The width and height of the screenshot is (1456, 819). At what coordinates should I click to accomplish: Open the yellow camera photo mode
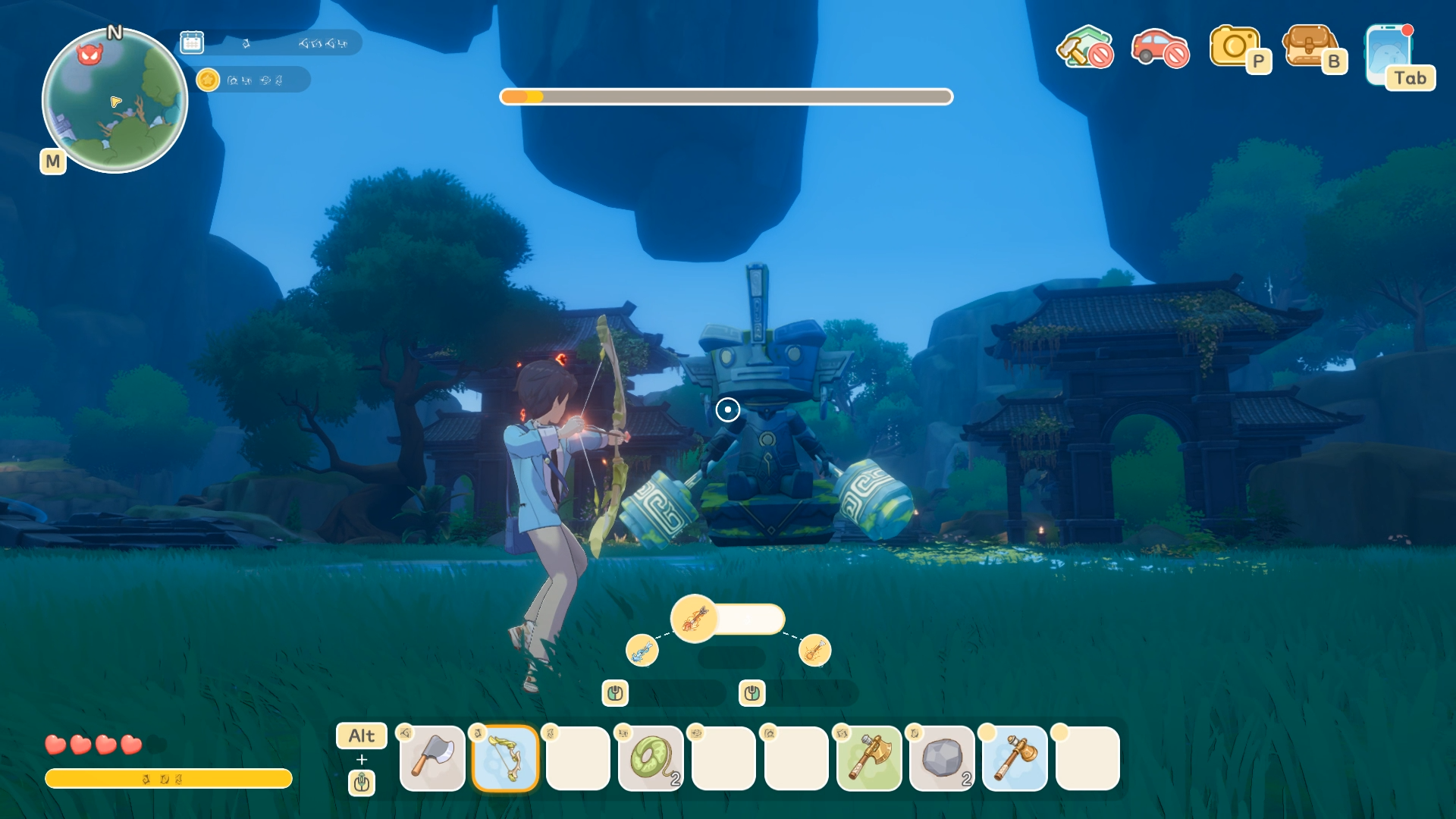click(x=1235, y=47)
